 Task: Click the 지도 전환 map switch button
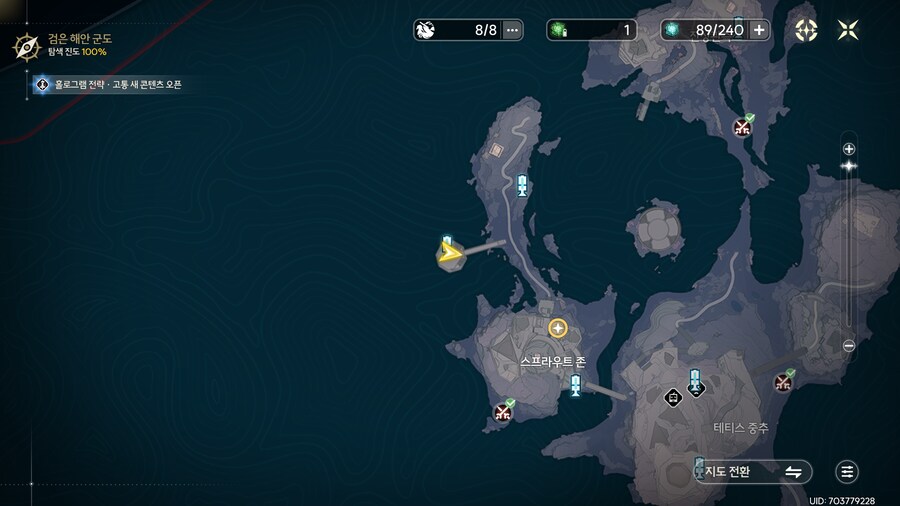[753, 471]
